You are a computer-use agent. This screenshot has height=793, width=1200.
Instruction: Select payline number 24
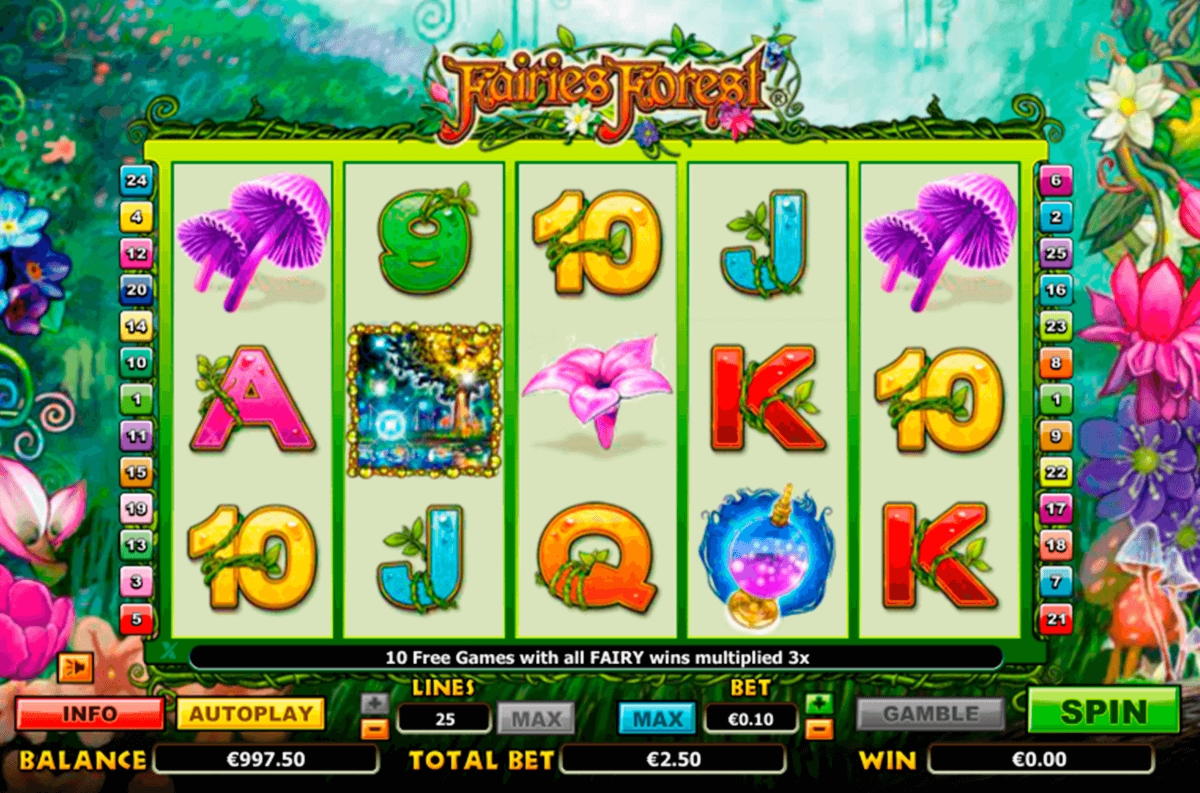tap(135, 181)
